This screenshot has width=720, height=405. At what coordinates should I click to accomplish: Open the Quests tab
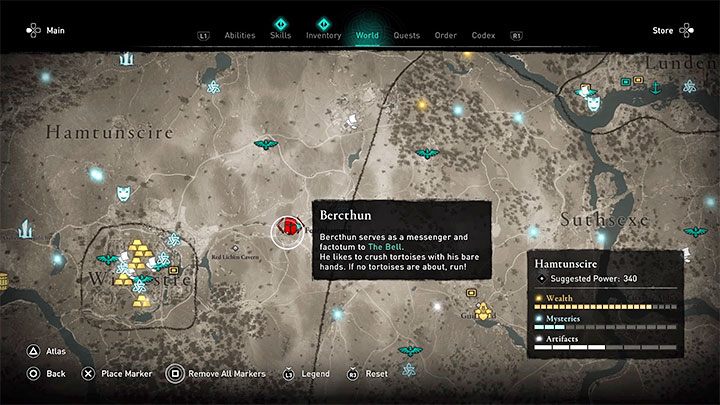point(406,35)
